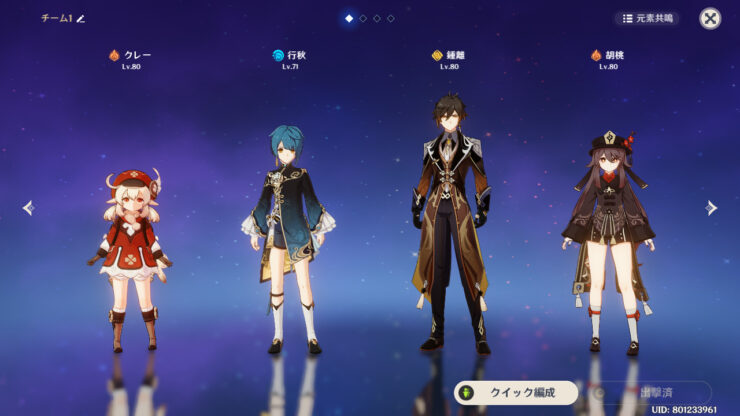The height and width of the screenshot is (416, 740).
Task: Open the 元素共鳴 elemental resonance panel
Action: pyautogui.click(x=646, y=18)
